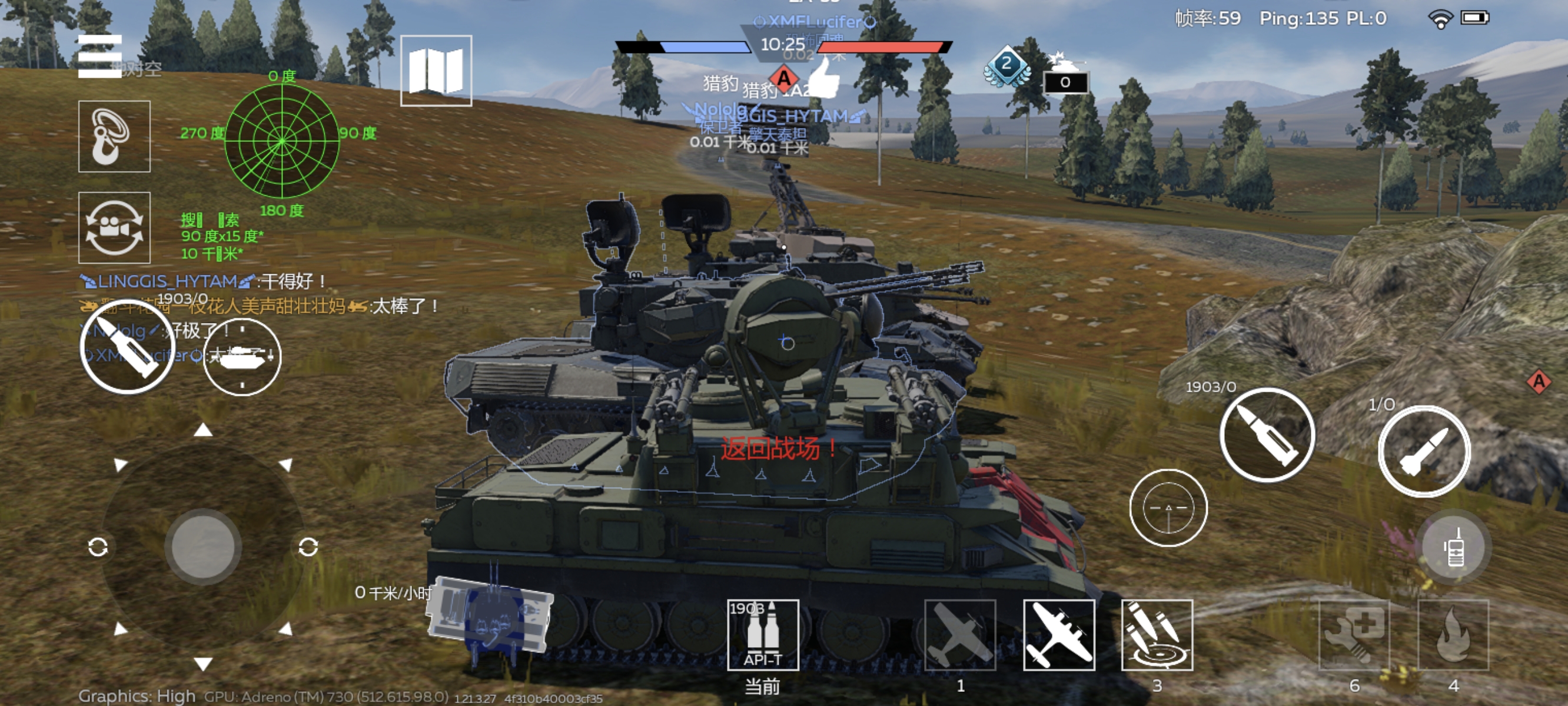Image resolution: width=1568 pixels, height=706 pixels.
Task: Toggle the radar dish button
Action: point(114,136)
